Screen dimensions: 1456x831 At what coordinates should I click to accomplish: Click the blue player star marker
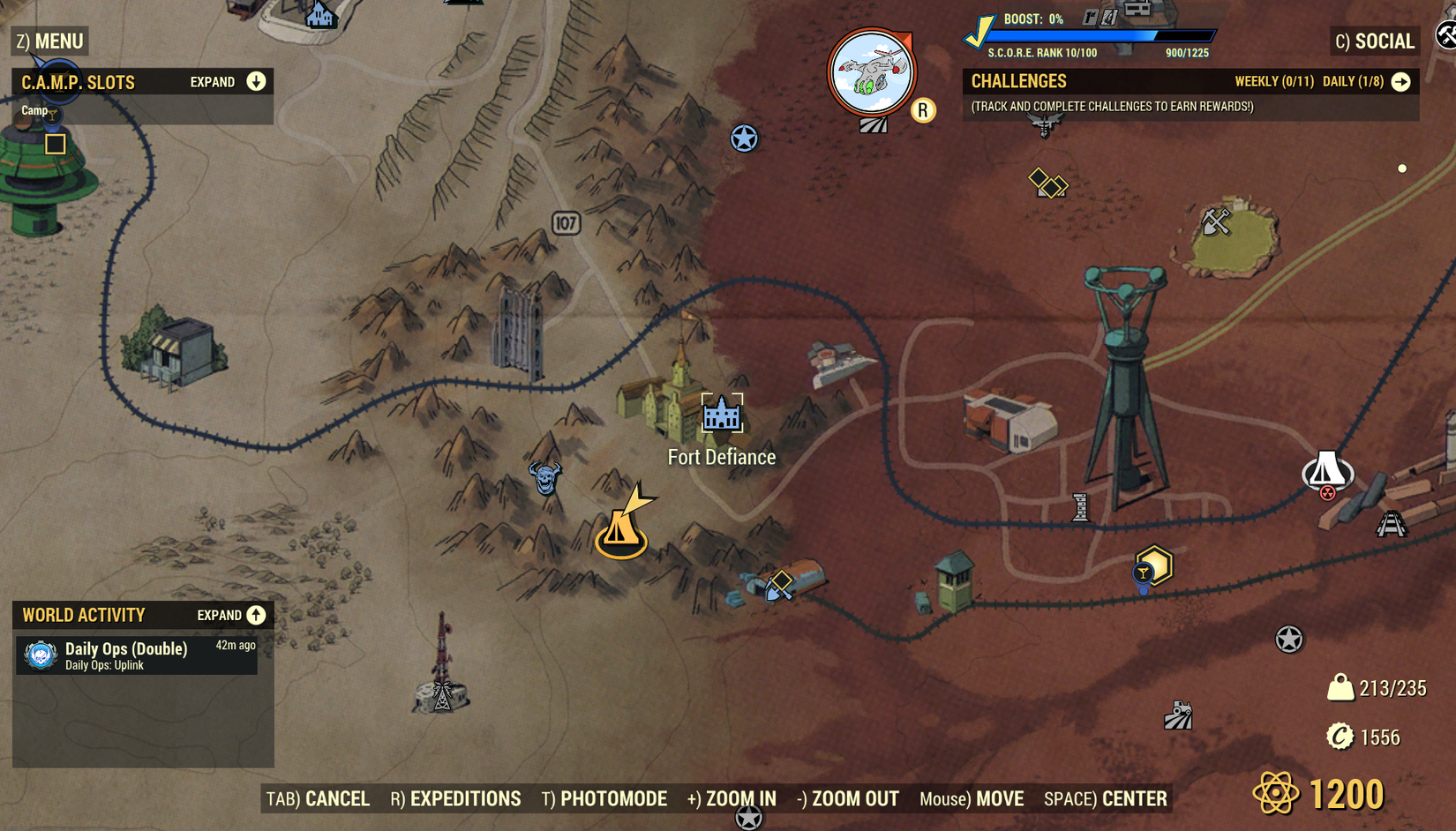coord(744,139)
